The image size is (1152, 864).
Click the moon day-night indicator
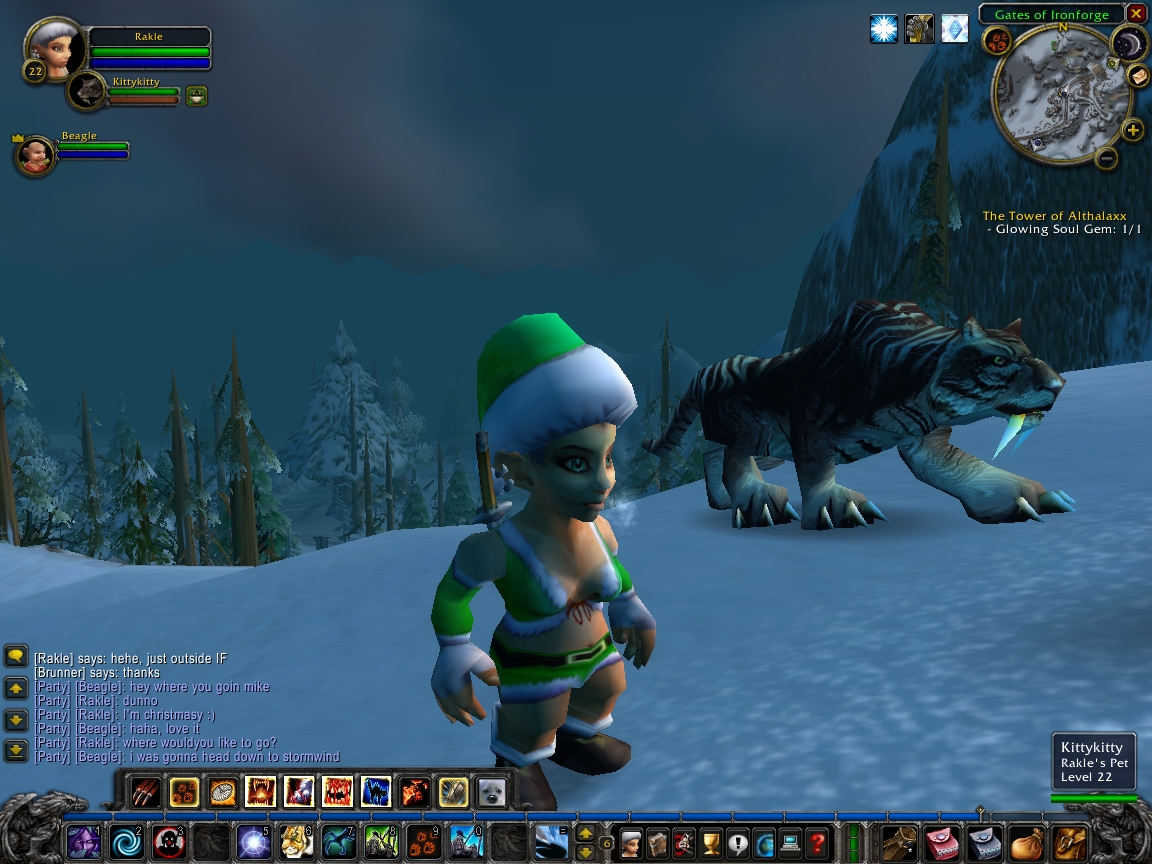[x=1128, y=43]
